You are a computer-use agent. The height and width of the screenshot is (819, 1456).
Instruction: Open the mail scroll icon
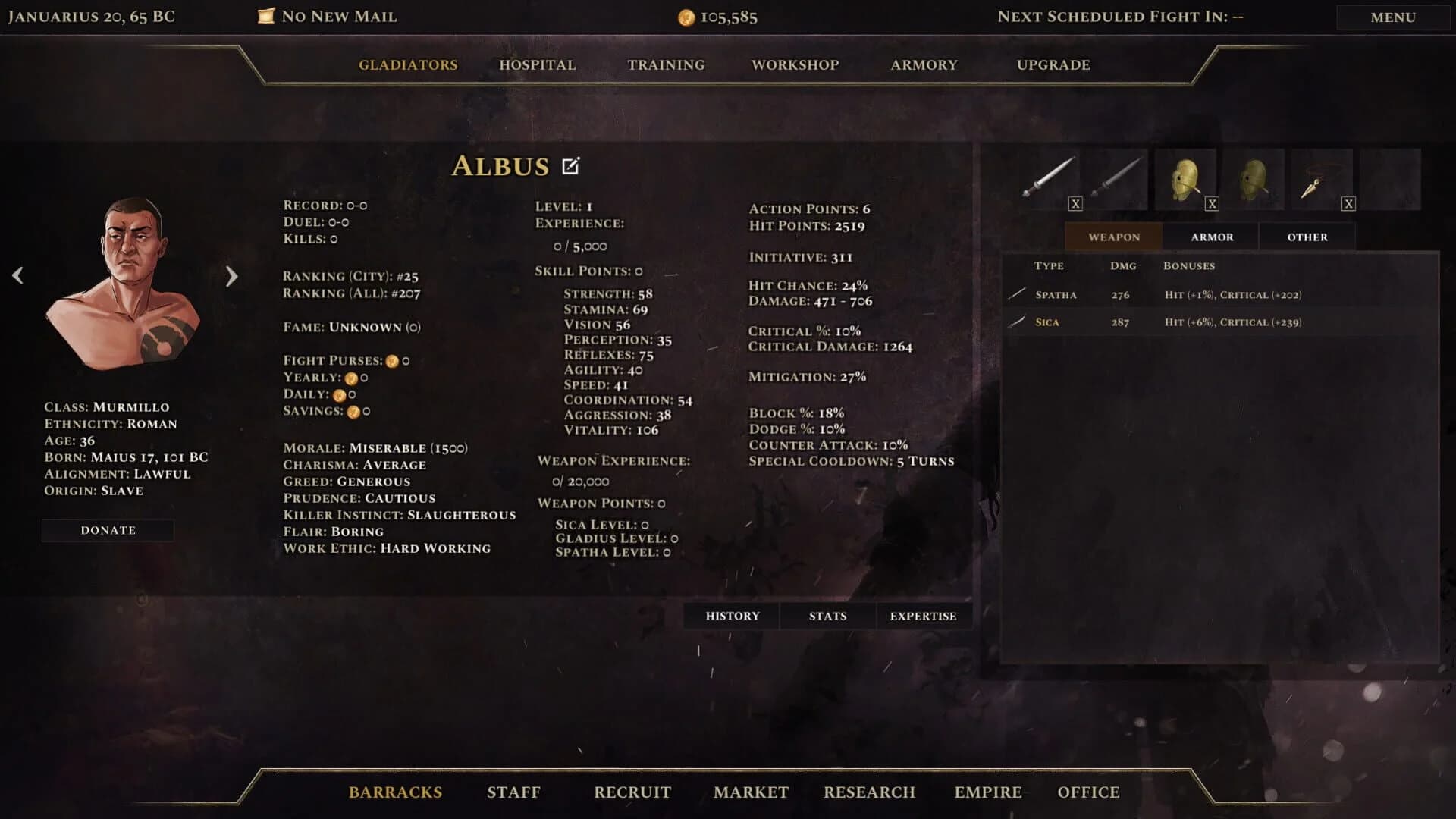pyautogui.click(x=266, y=15)
